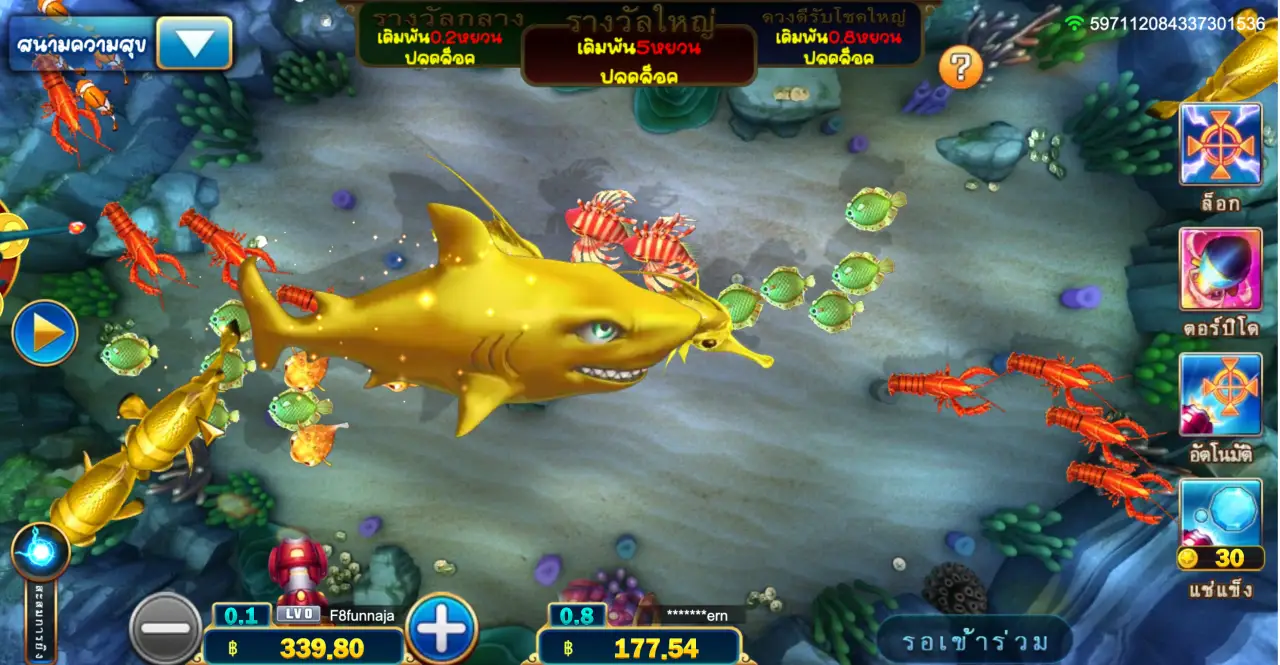
Task: Join the empty seat รอเข้าร่วม
Action: (974, 641)
